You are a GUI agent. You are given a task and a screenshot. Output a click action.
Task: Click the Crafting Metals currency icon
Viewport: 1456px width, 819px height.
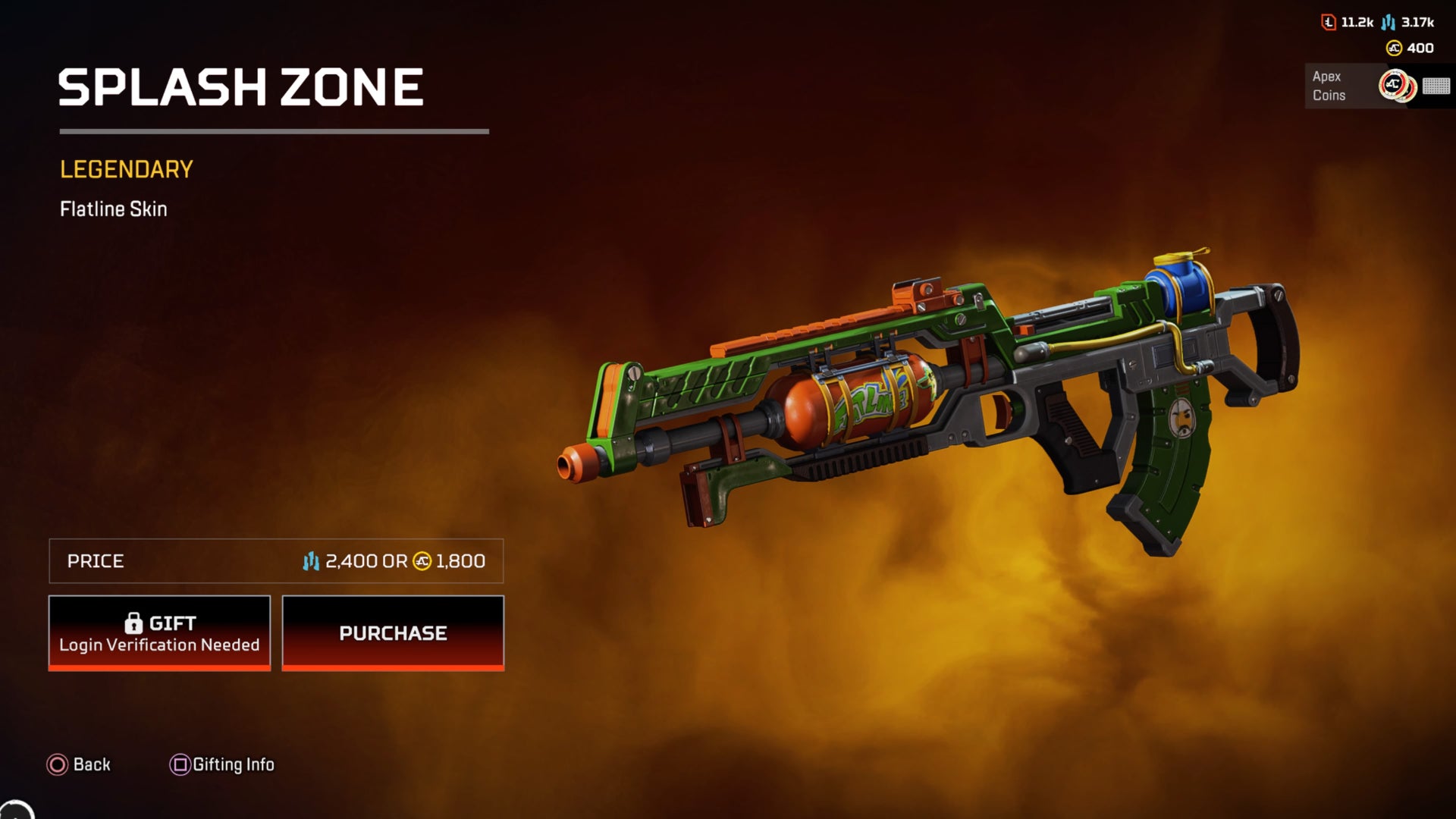click(1329, 23)
